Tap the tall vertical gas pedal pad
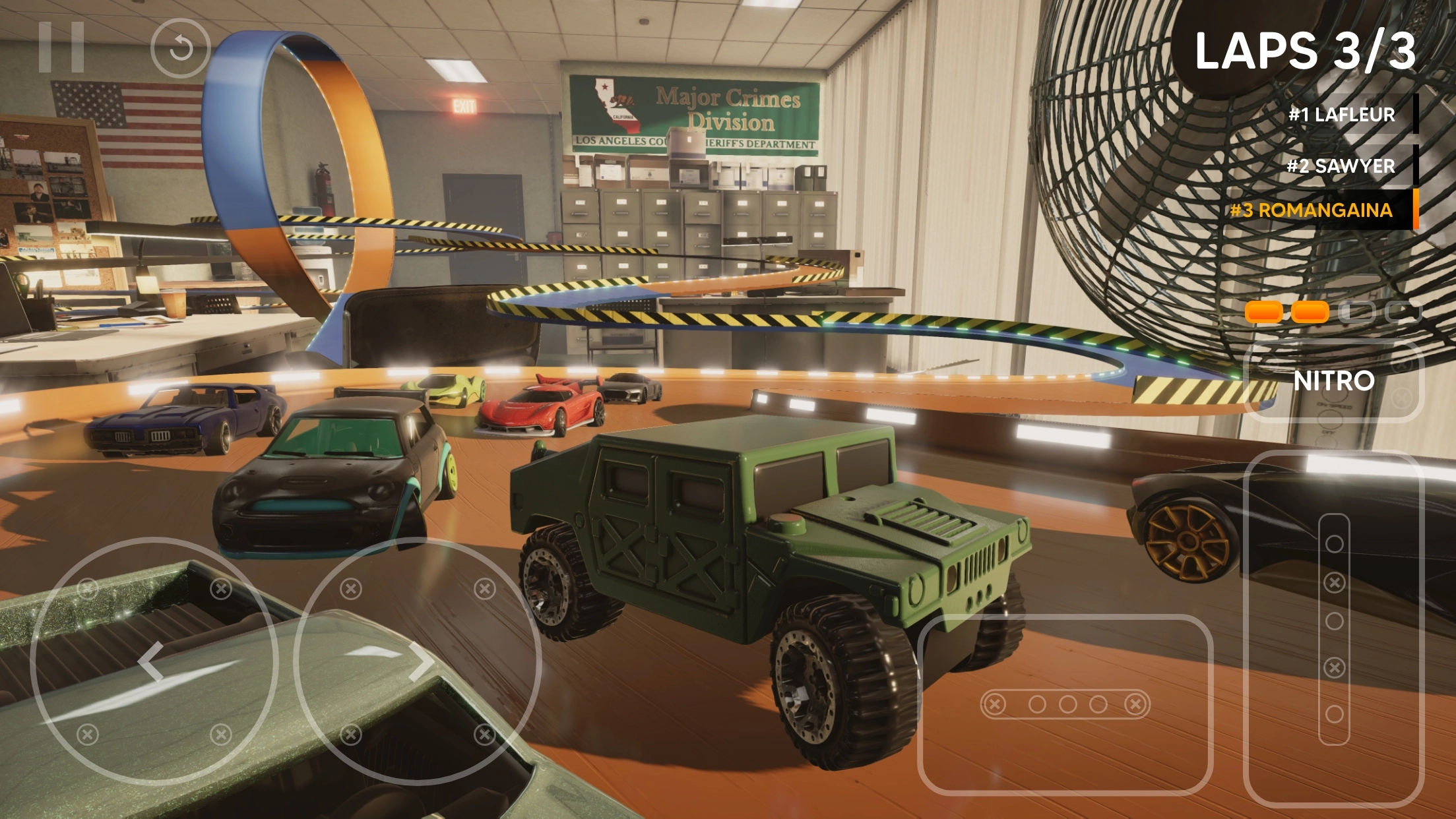This screenshot has height=819, width=1456. [x=1333, y=628]
